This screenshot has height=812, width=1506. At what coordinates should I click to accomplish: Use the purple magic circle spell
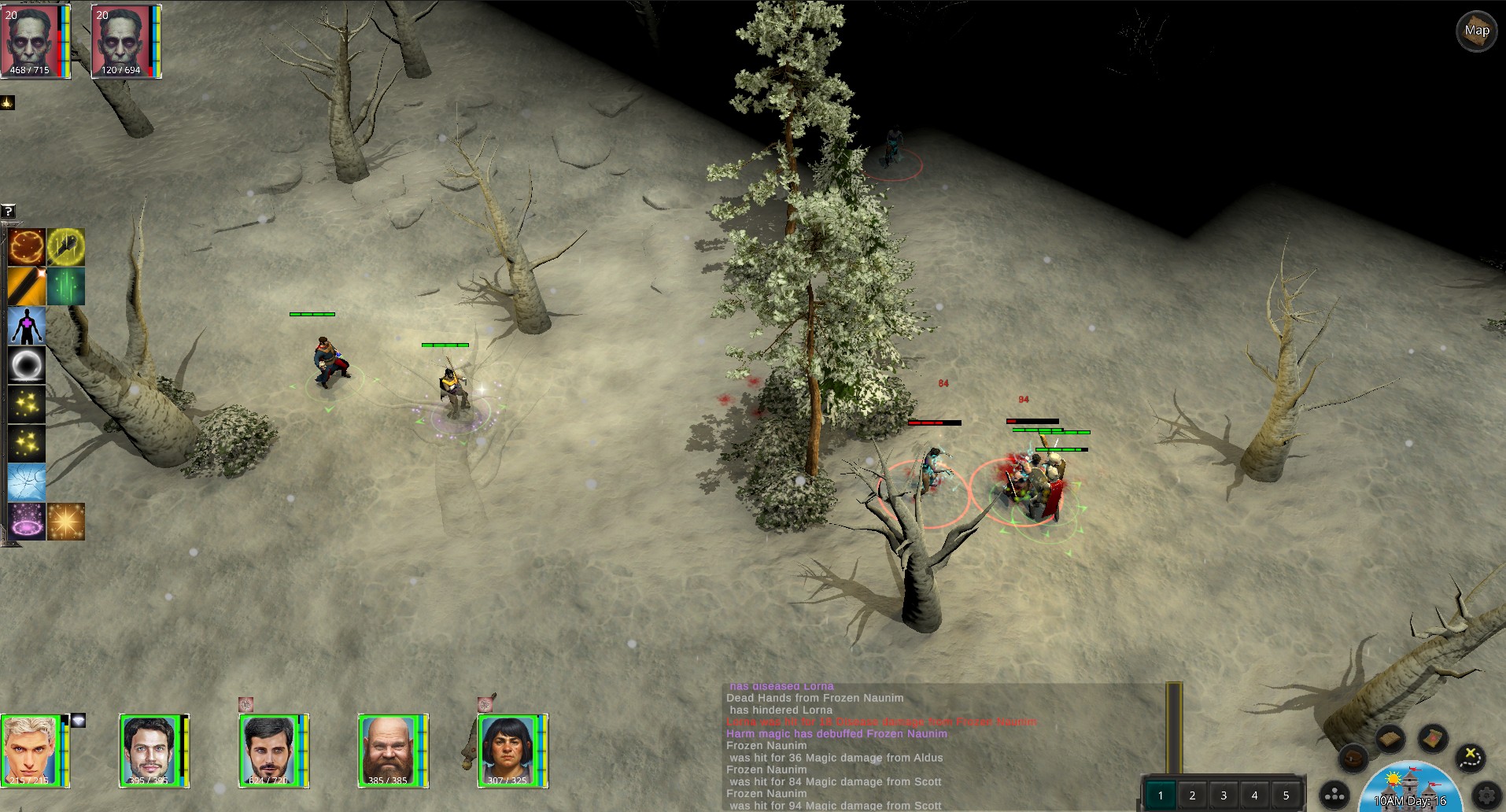tap(27, 521)
